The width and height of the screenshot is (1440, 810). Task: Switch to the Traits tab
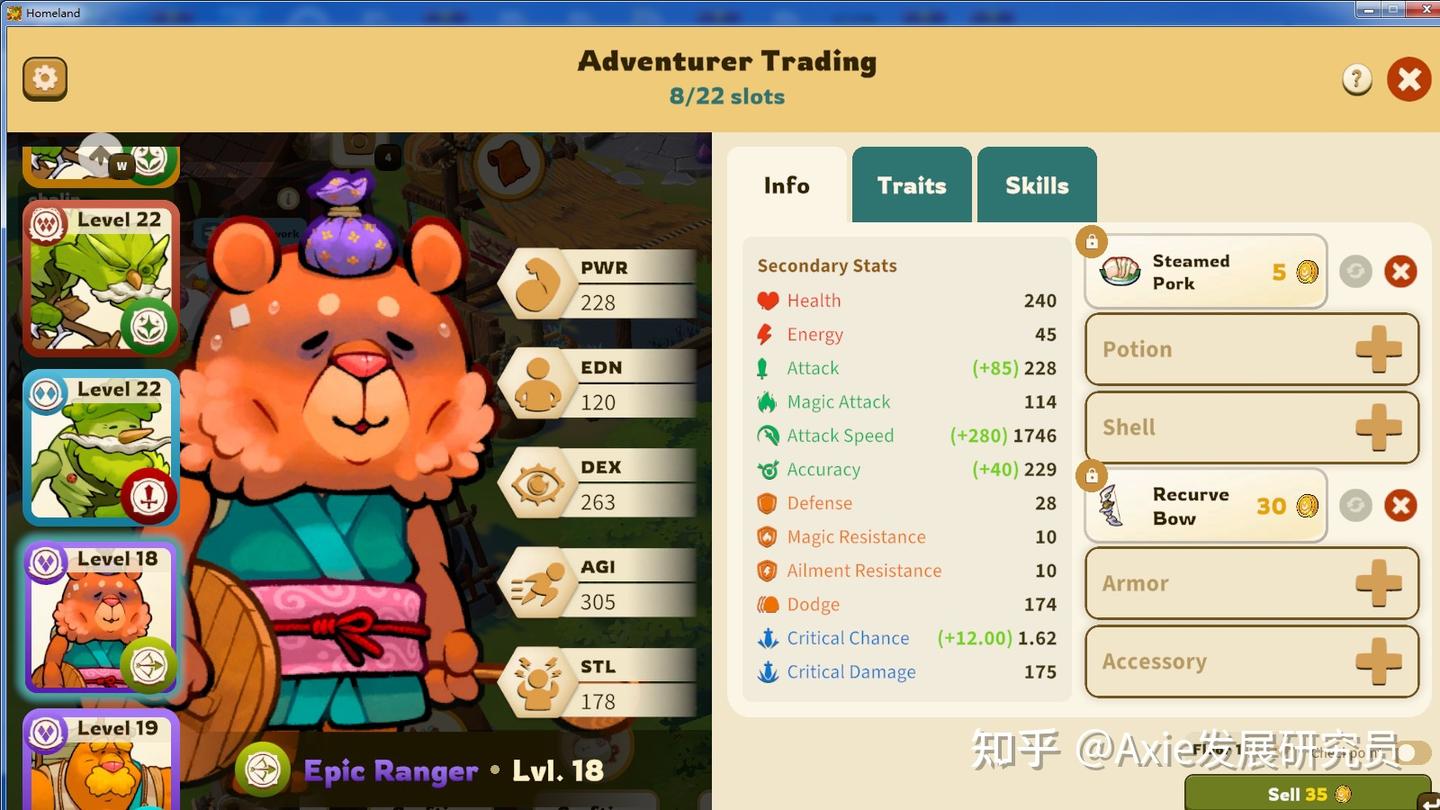(911, 184)
